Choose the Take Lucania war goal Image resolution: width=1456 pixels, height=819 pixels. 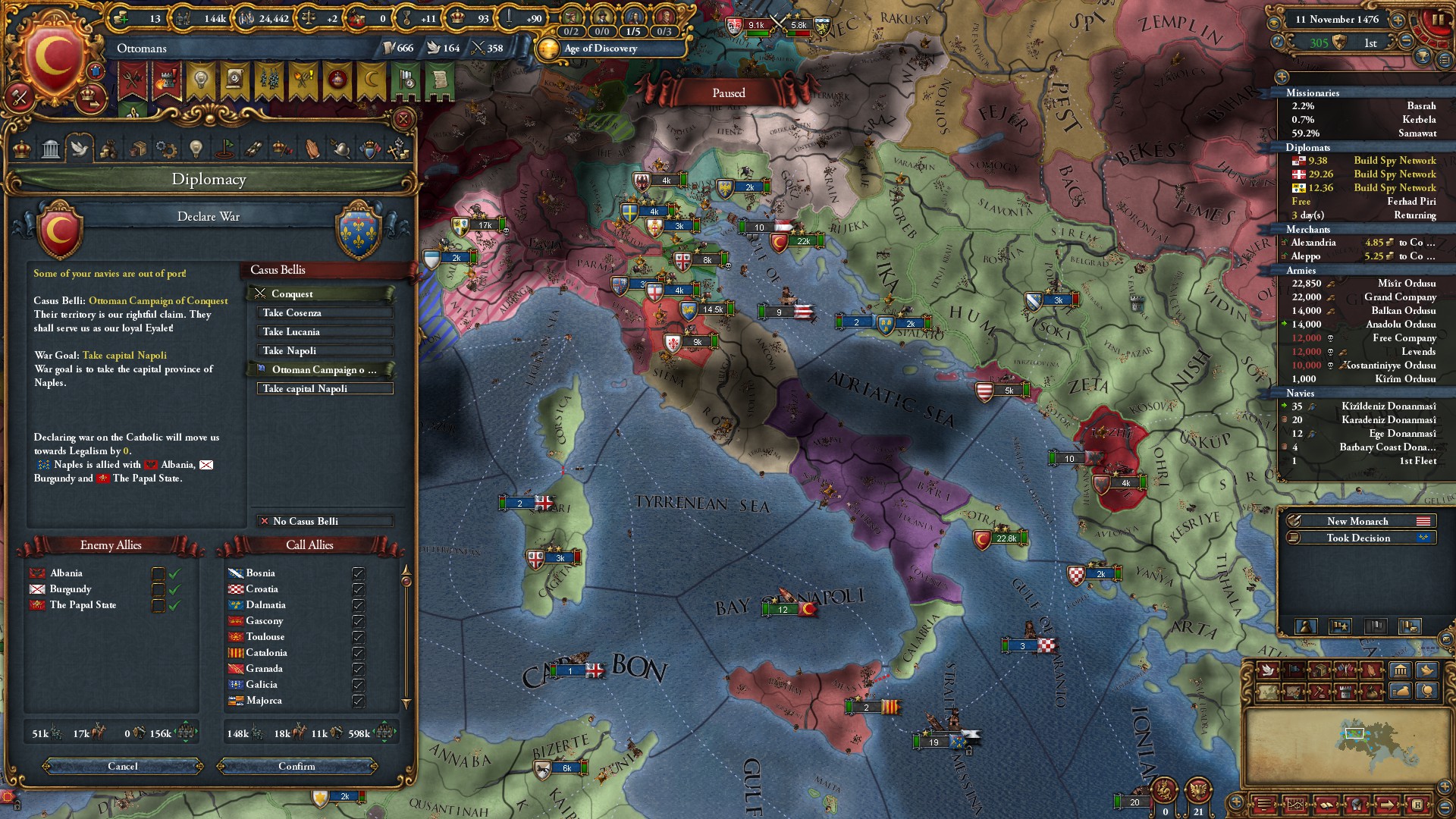(x=325, y=332)
